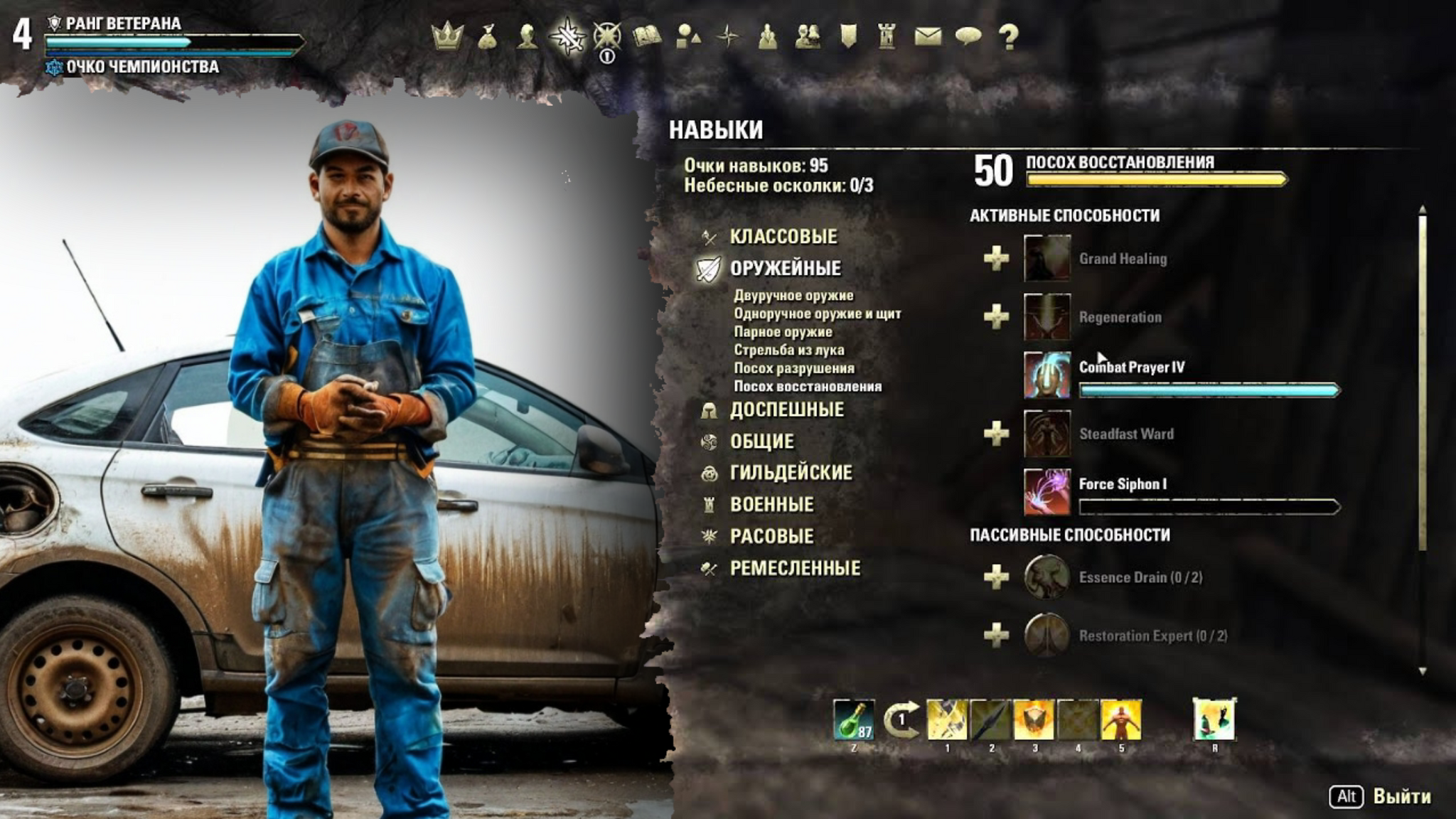Select the spear ability in hotbar
The image size is (1456, 819).
[990, 720]
